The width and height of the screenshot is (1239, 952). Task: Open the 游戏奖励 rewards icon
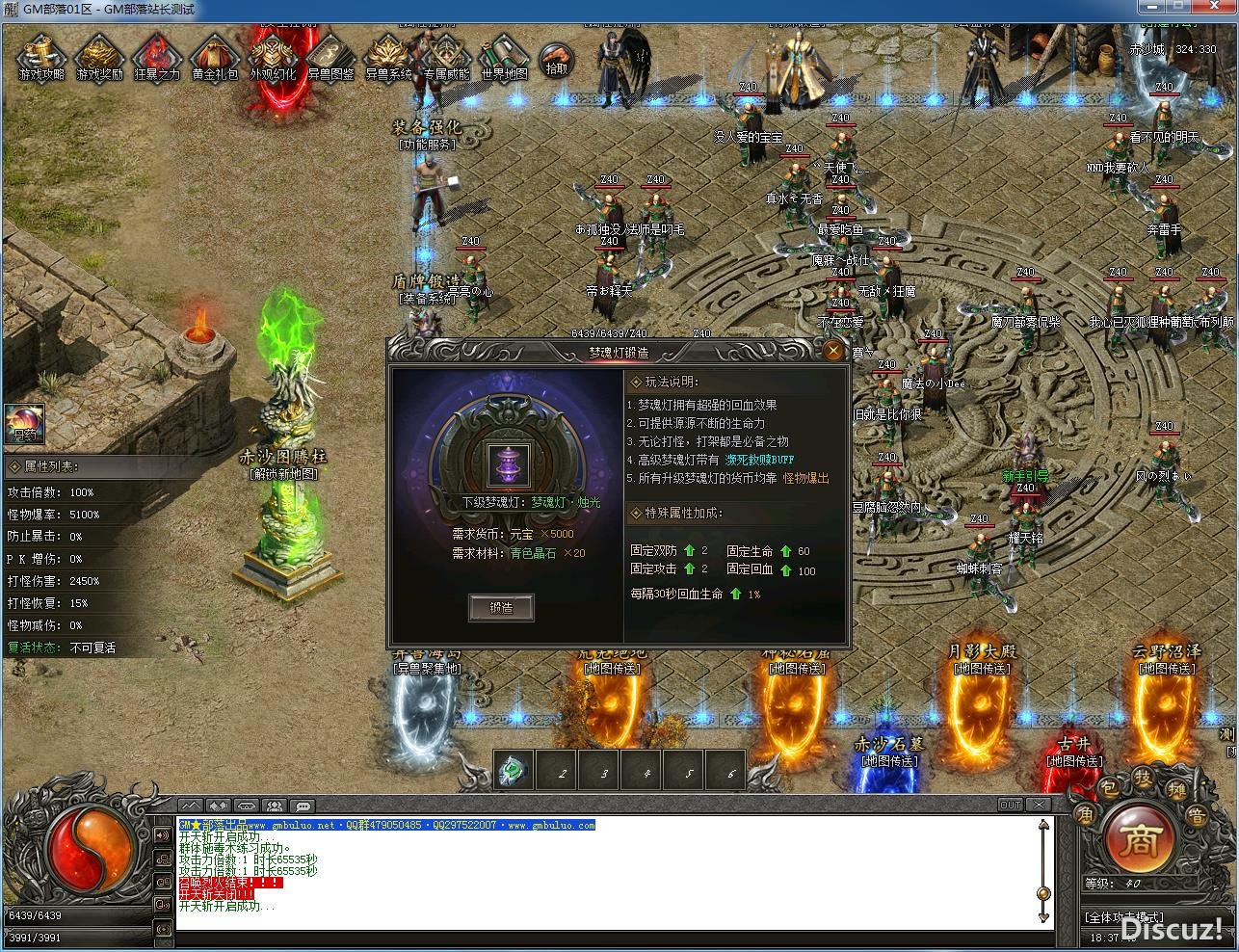tap(101, 58)
